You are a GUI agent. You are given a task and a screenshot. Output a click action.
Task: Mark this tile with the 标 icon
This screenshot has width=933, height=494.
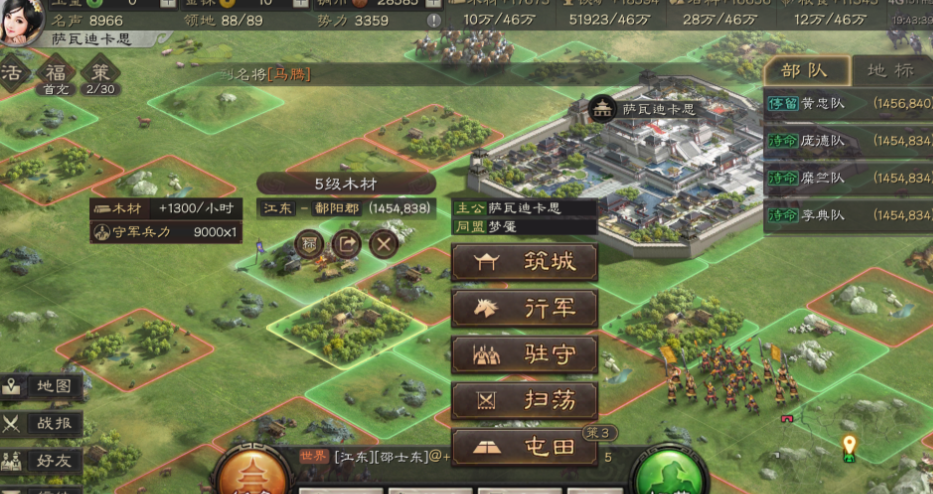click(x=309, y=243)
